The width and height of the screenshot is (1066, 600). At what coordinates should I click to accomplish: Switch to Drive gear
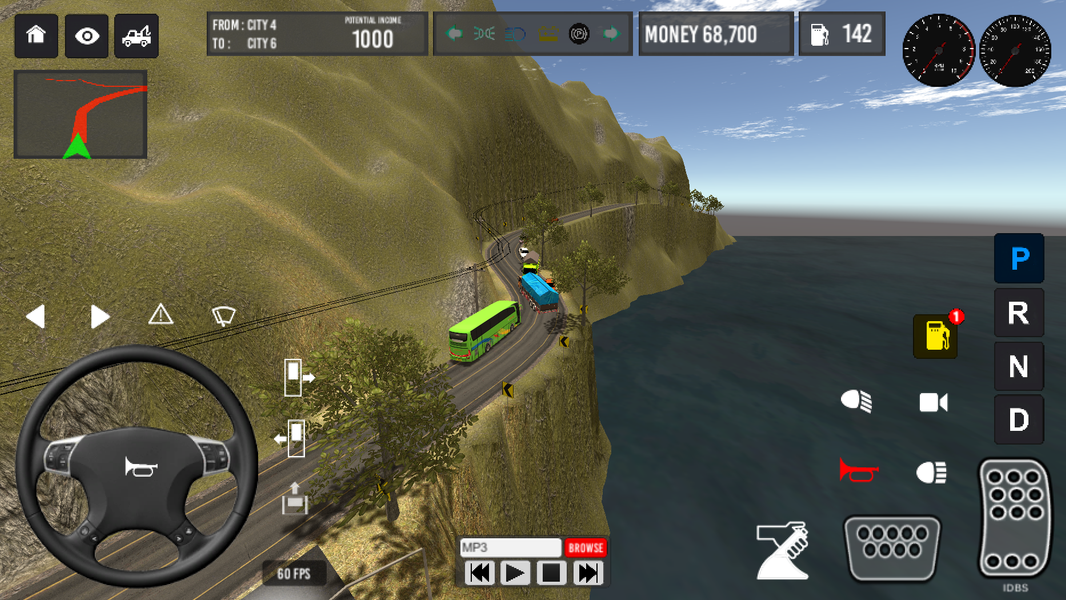pos(1019,420)
